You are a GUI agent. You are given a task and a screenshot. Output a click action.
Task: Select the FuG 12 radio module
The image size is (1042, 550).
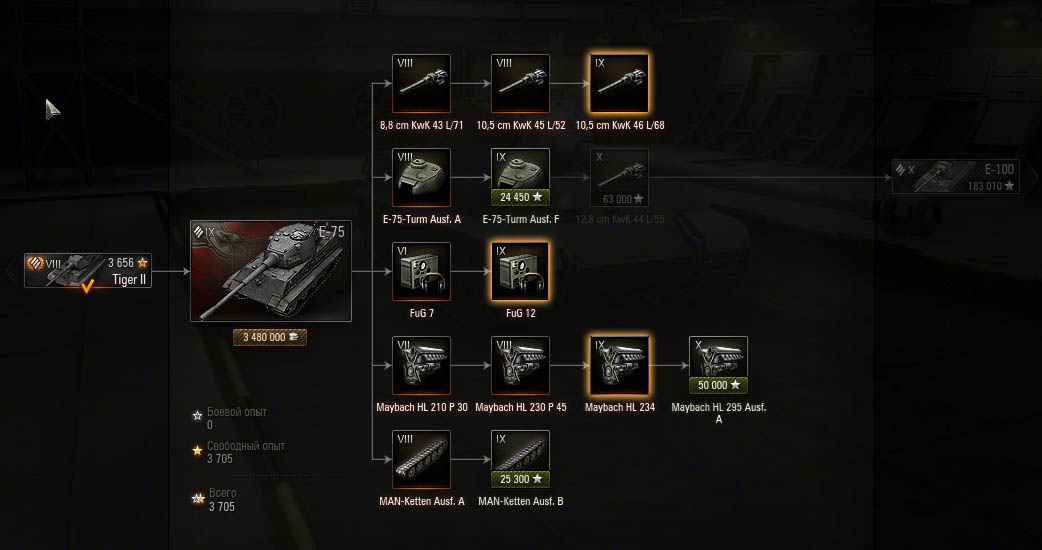520,271
